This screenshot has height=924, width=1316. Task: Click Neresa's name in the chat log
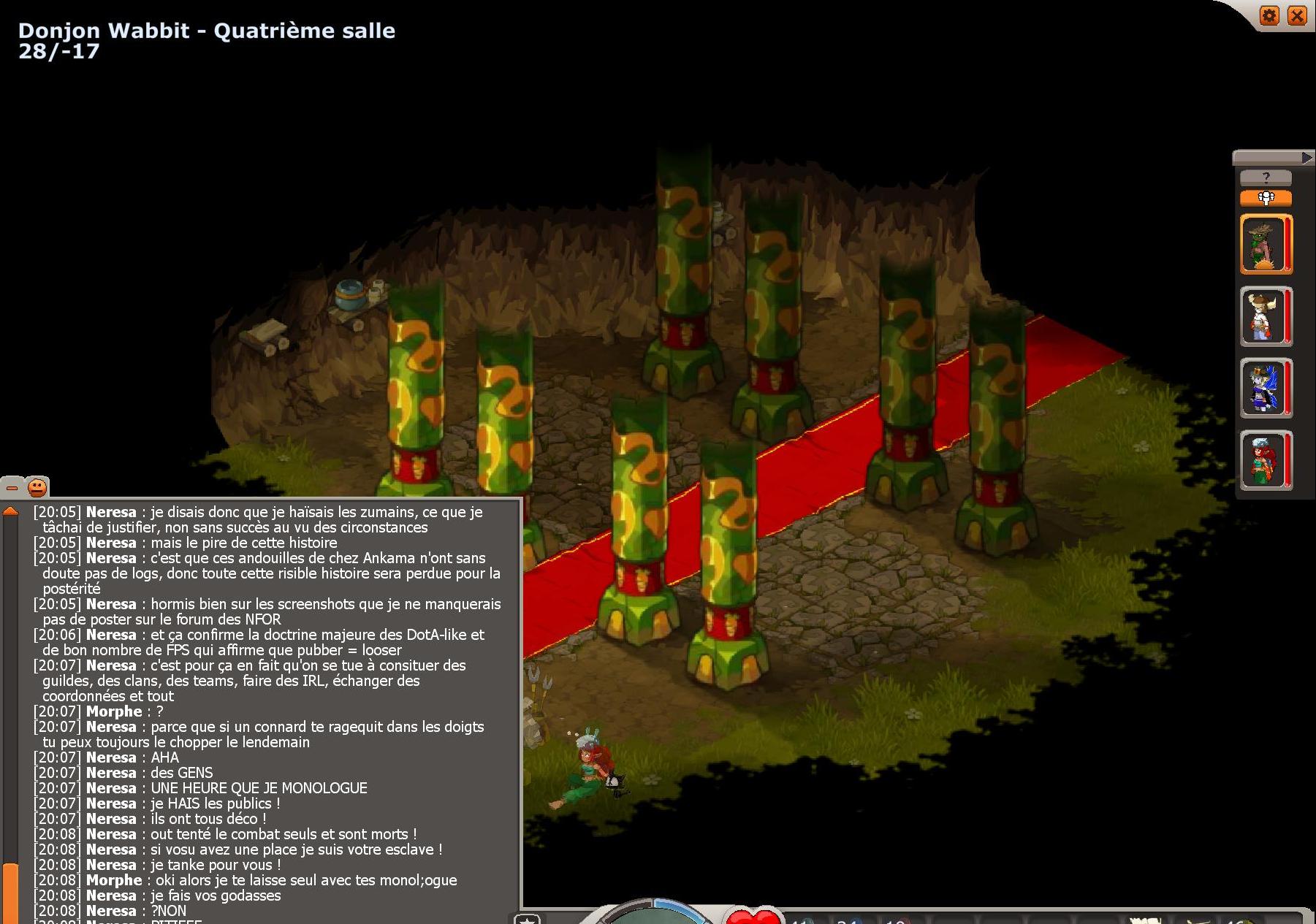pyautogui.click(x=111, y=512)
